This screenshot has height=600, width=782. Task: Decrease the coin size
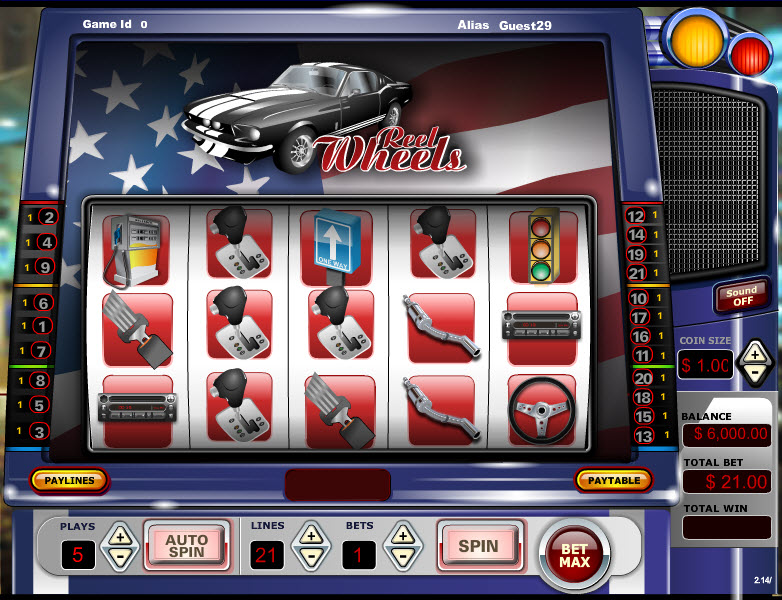point(756,375)
